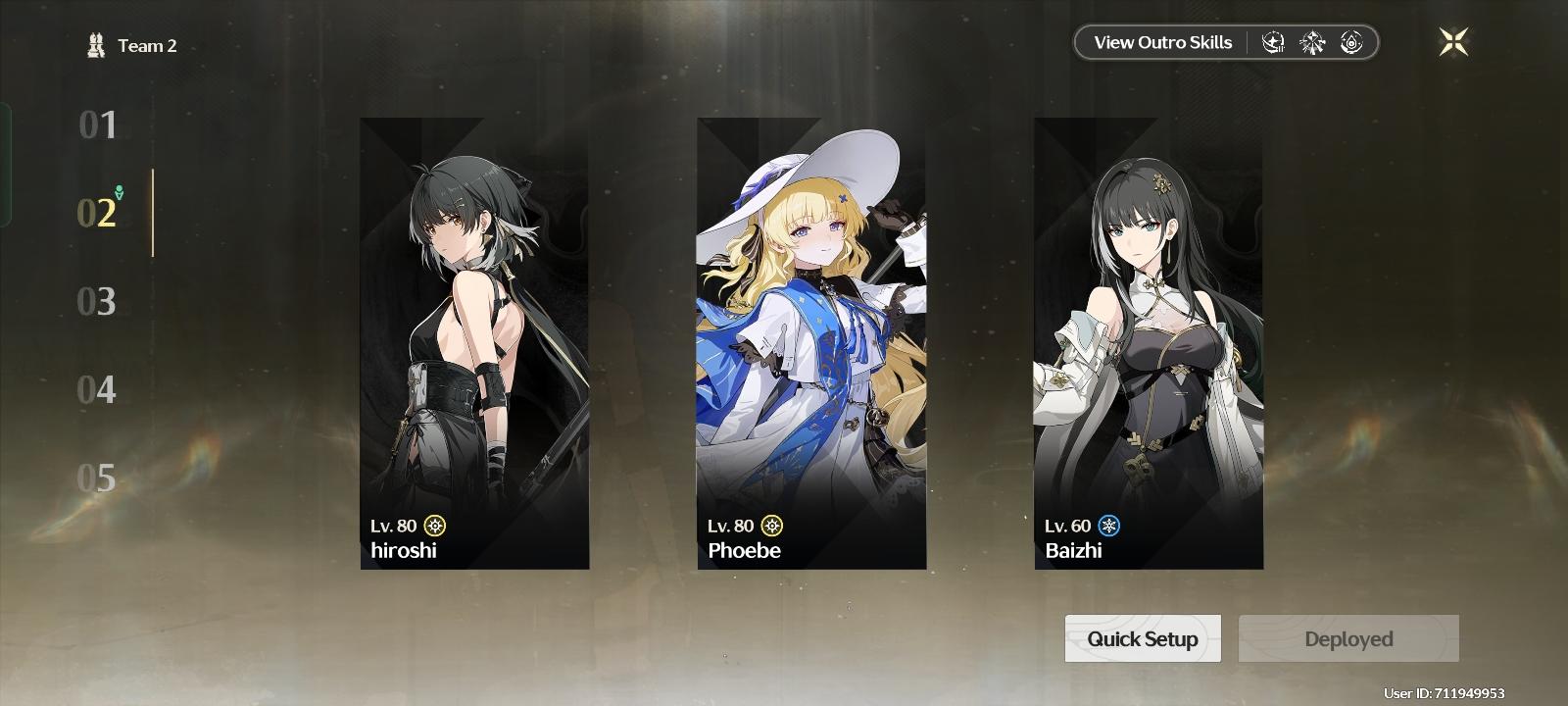Image resolution: width=1568 pixels, height=706 pixels.
Task: Click the Spectro attribute icon beside hiroshi's level
Action: (x=434, y=527)
